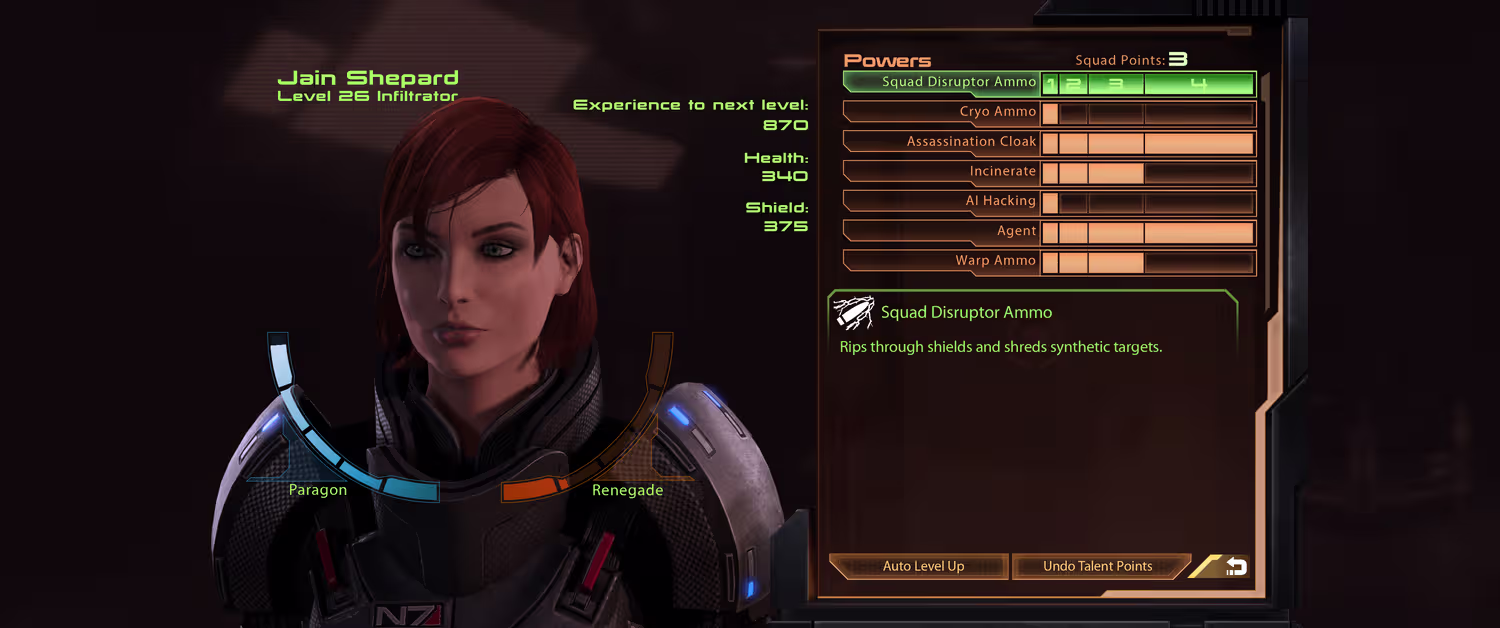Select the Assassination Cloak power

(x=943, y=142)
